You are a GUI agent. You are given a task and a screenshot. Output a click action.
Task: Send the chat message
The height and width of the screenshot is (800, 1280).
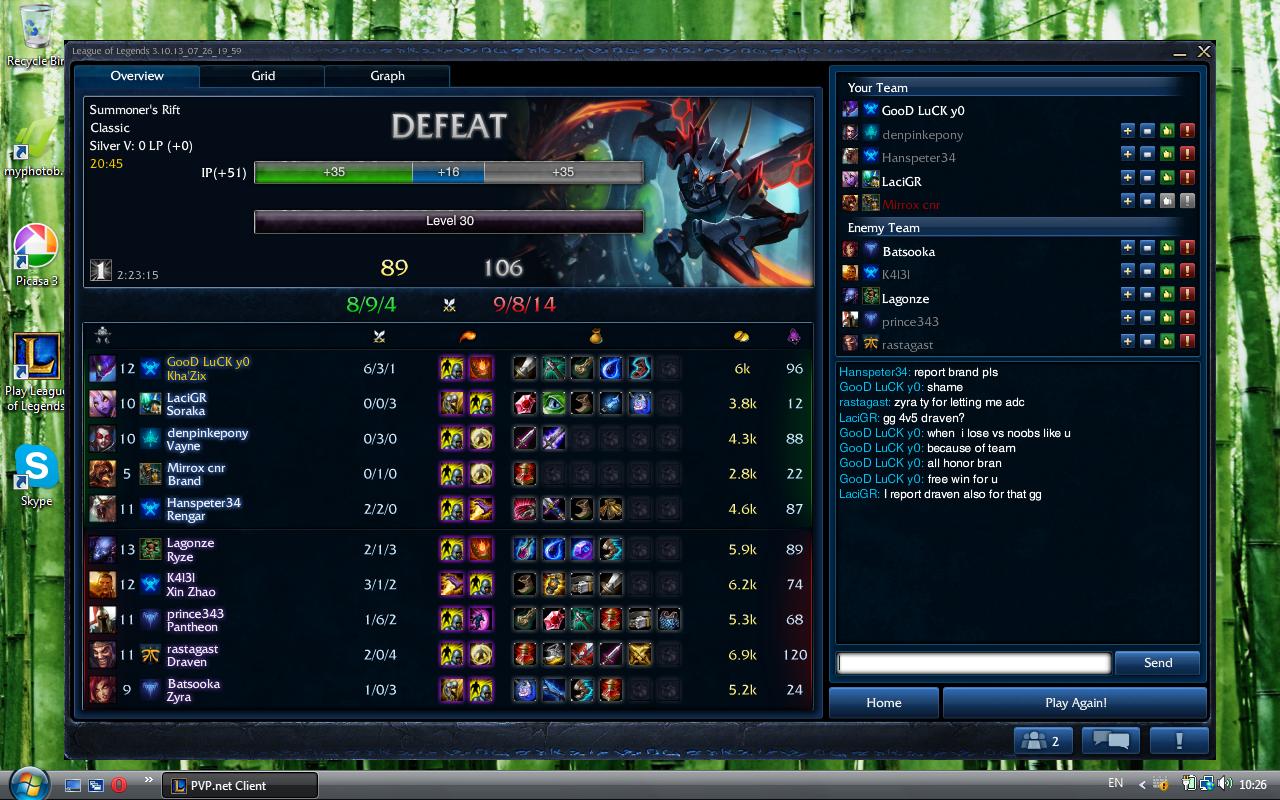pyautogui.click(x=1157, y=662)
